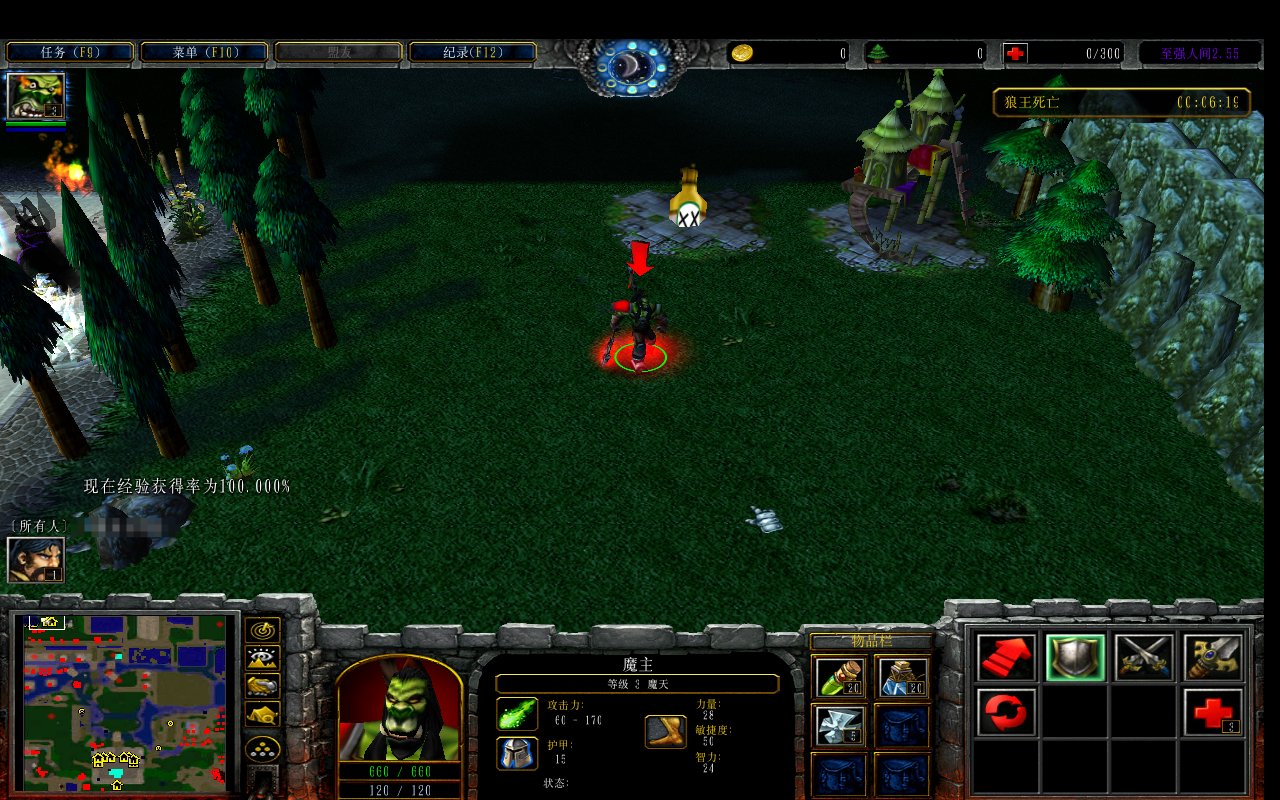Select the silver cross item in the inventory
The height and width of the screenshot is (800, 1280).
(838, 725)
